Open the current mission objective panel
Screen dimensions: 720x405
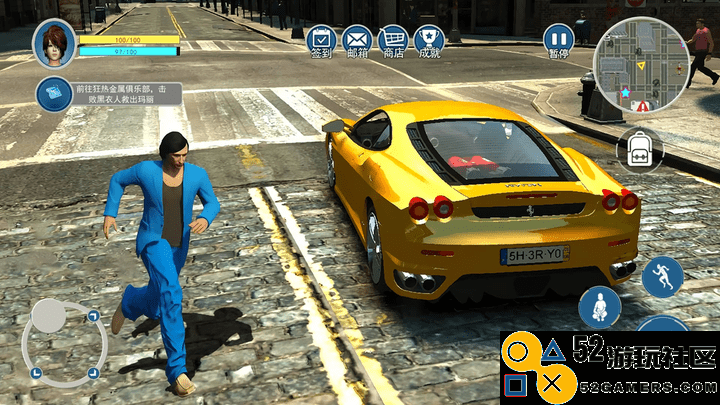108,95
